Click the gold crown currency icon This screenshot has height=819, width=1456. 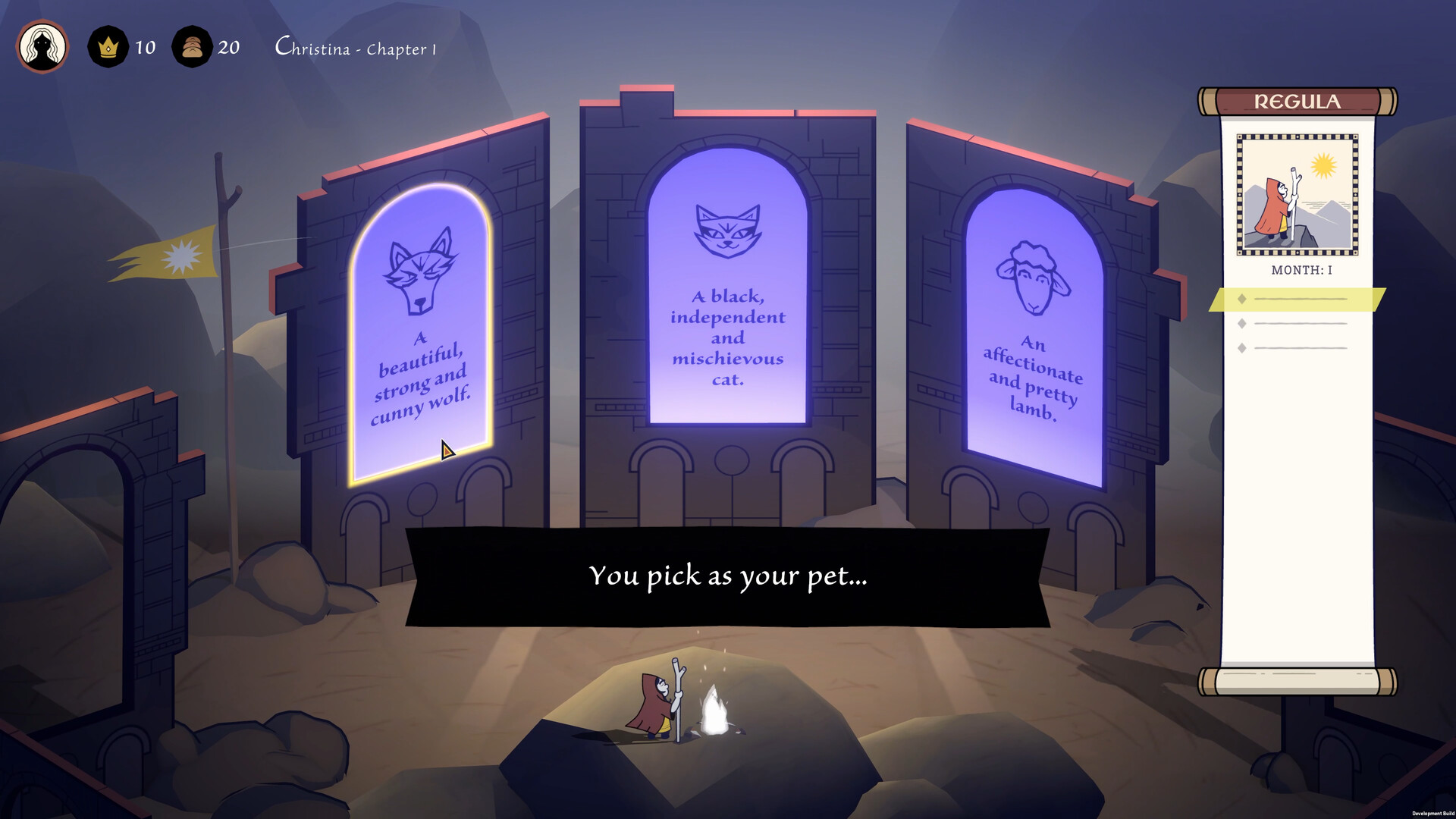pyautogui.click(x=108, y=47)
